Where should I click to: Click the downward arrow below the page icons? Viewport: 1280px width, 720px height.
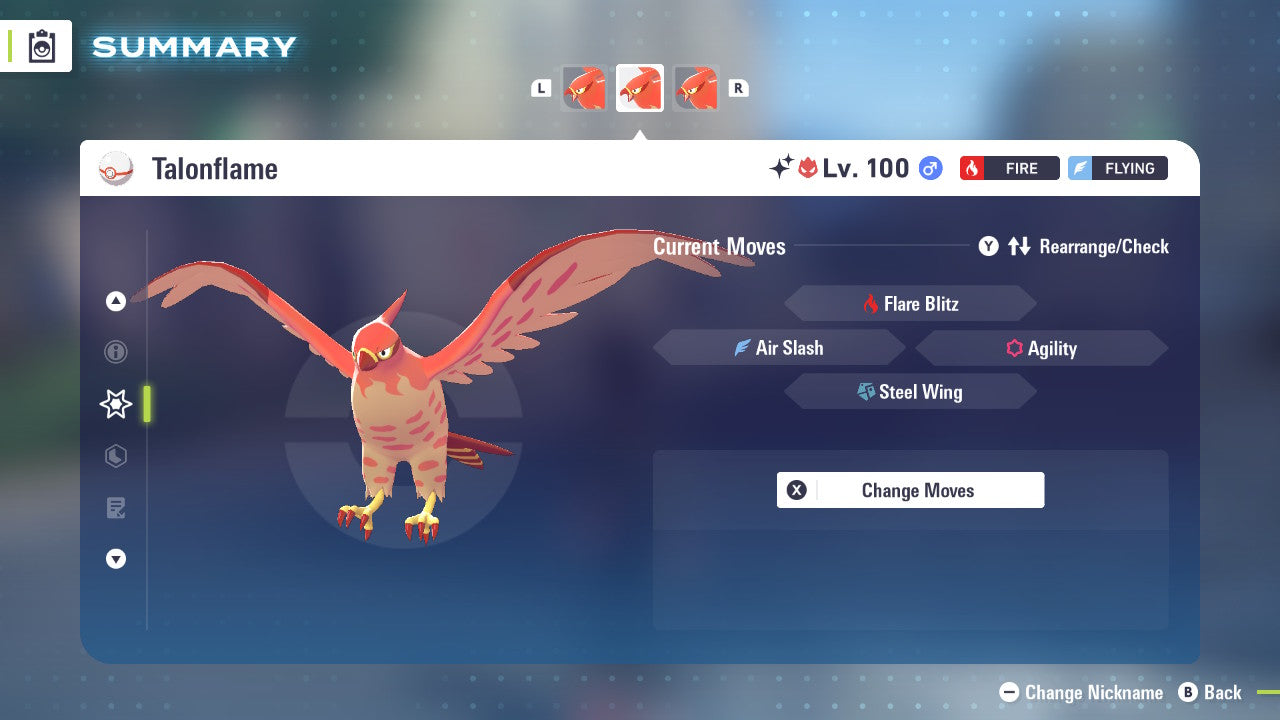point(116,559)
